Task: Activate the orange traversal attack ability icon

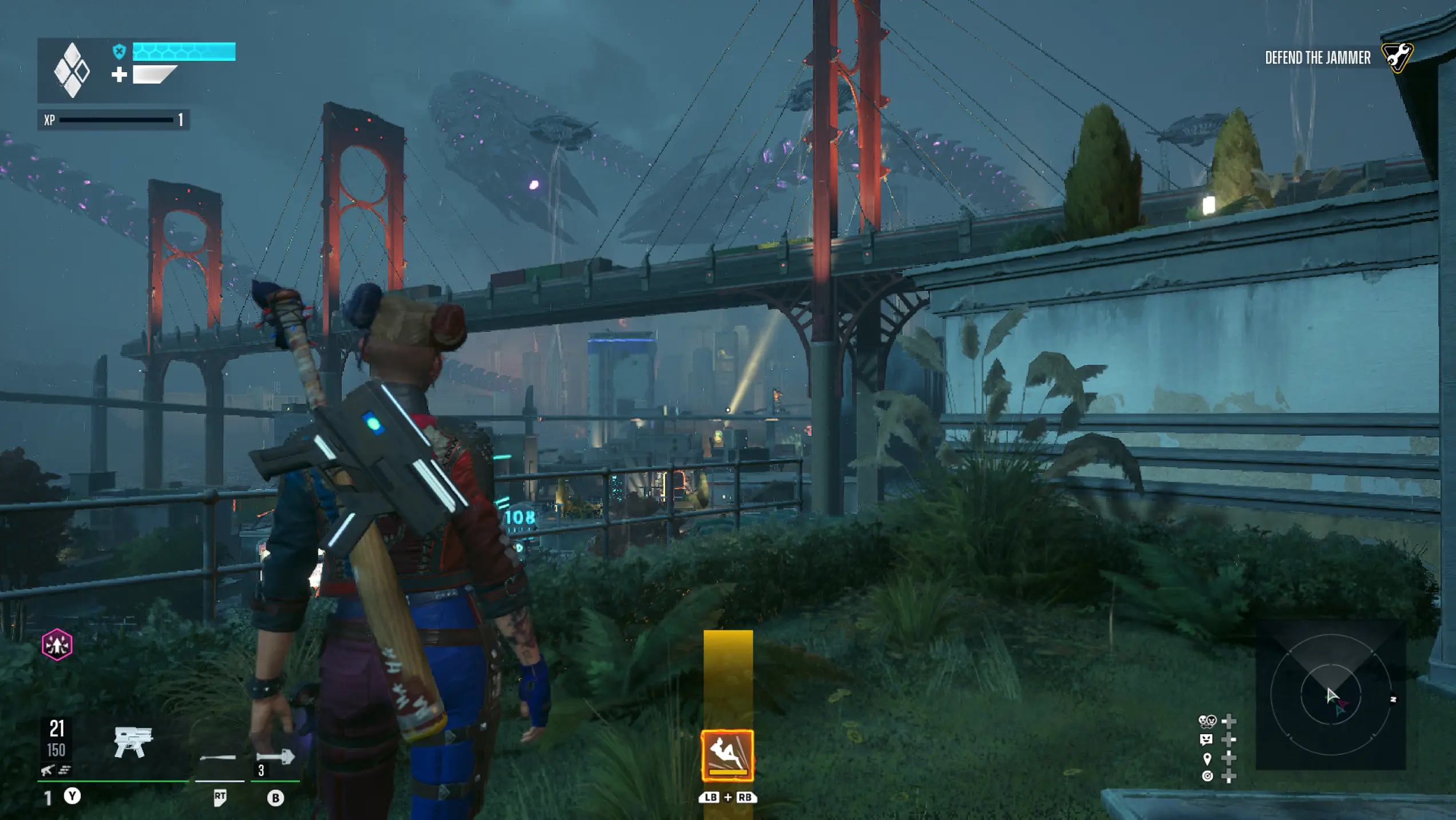Action: (x=727, y=755)
